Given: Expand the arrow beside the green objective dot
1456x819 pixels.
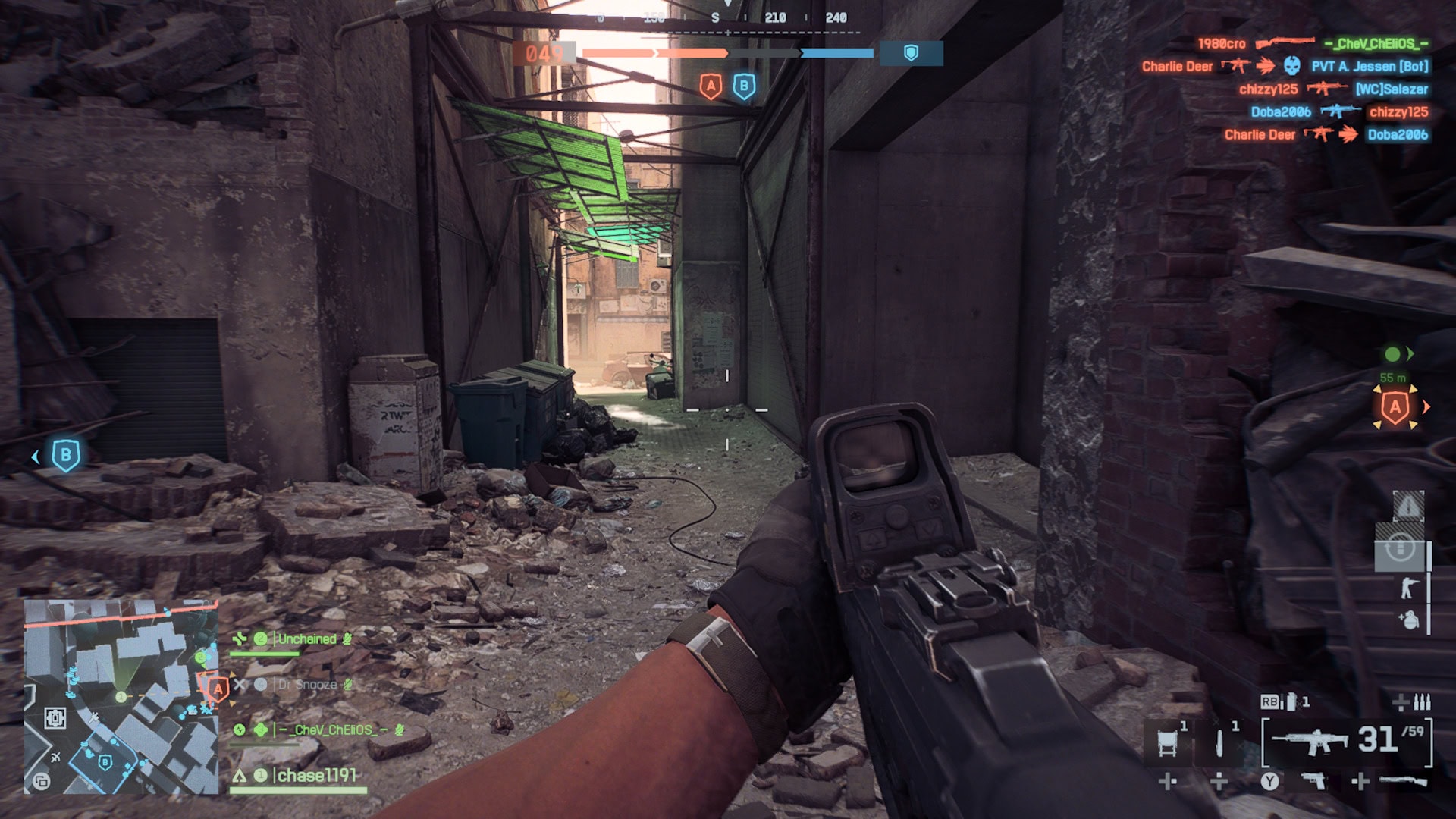Looking at the screenshot, I should tap(1410, 353).
